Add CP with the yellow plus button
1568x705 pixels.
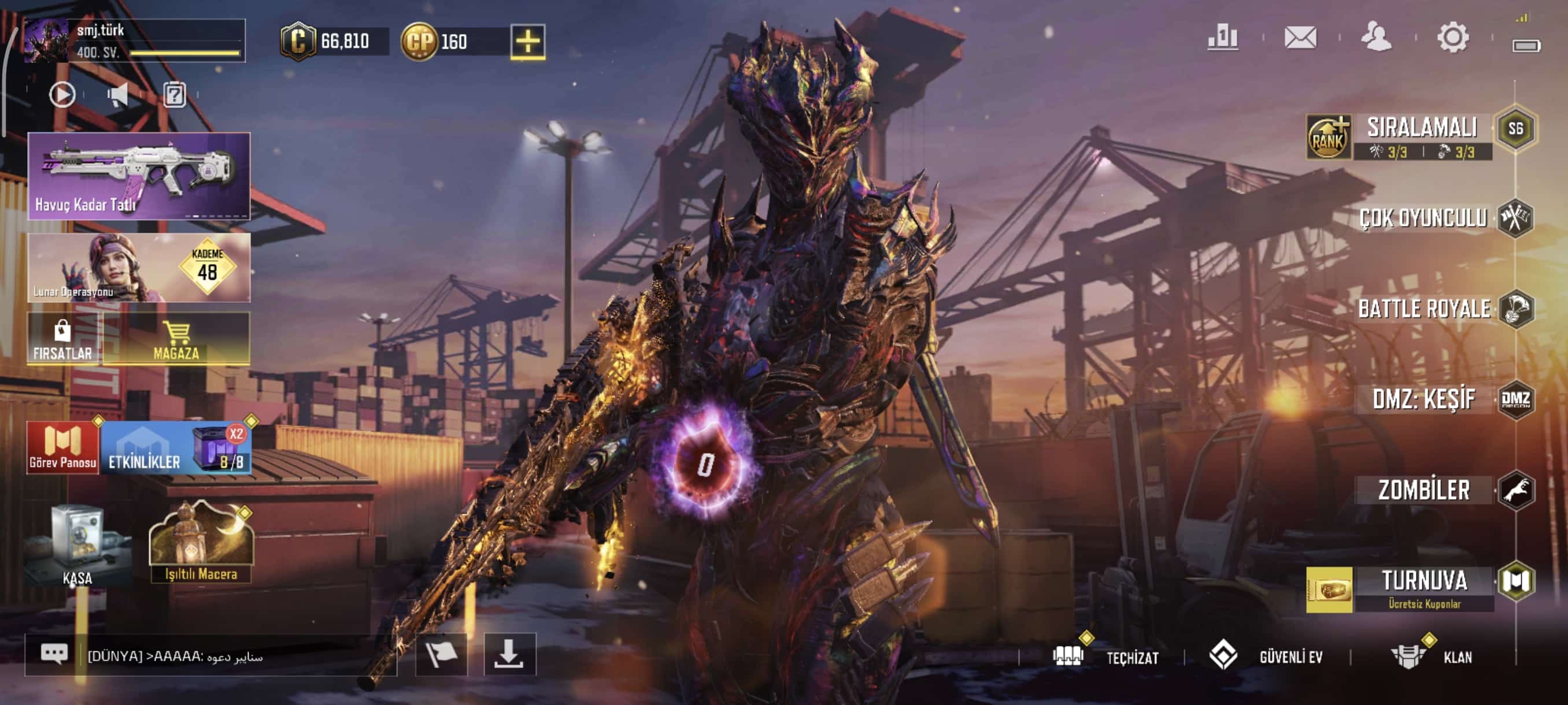[x=527, y=42]
